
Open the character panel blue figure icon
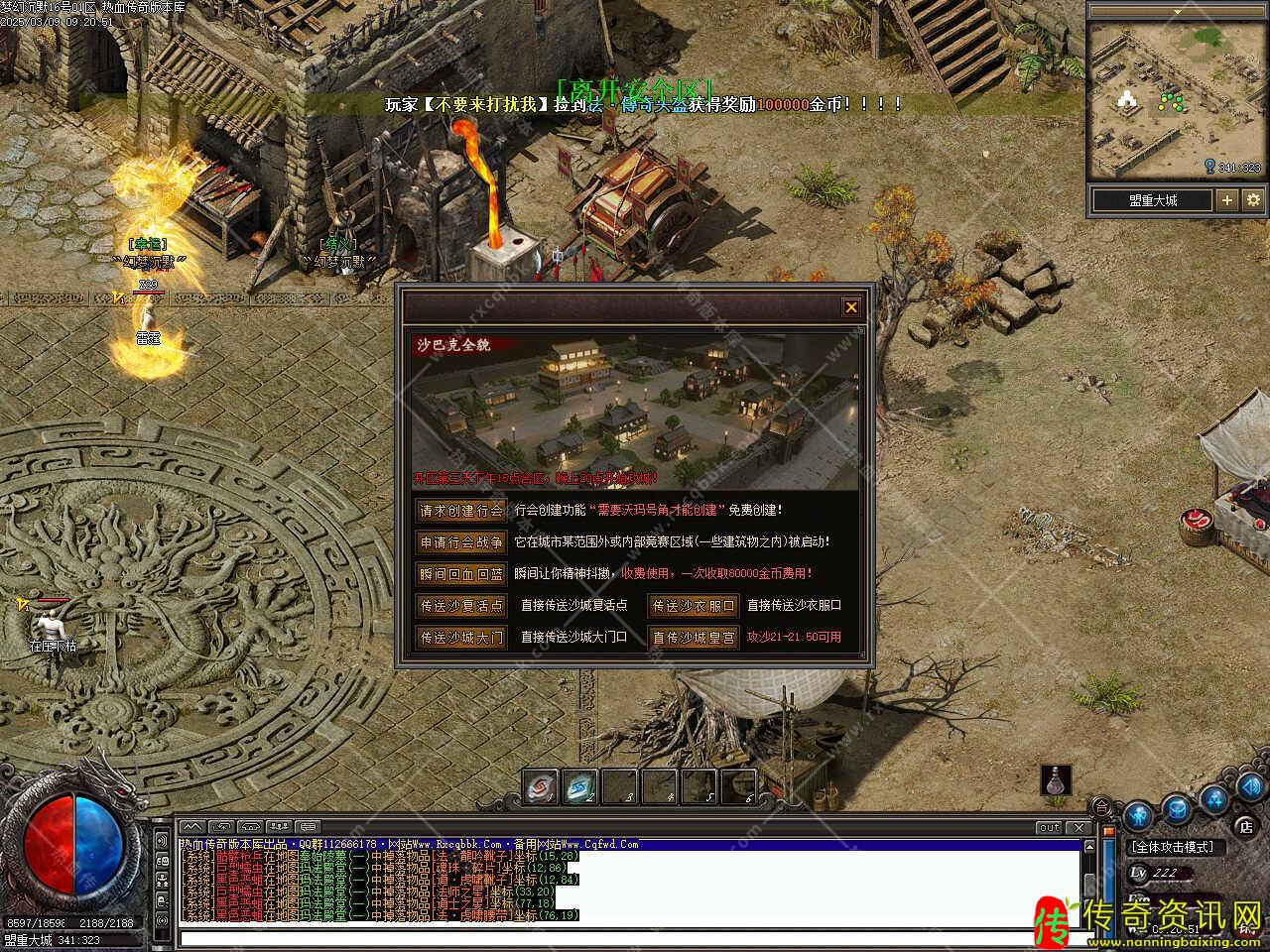tap(1139, 816)
